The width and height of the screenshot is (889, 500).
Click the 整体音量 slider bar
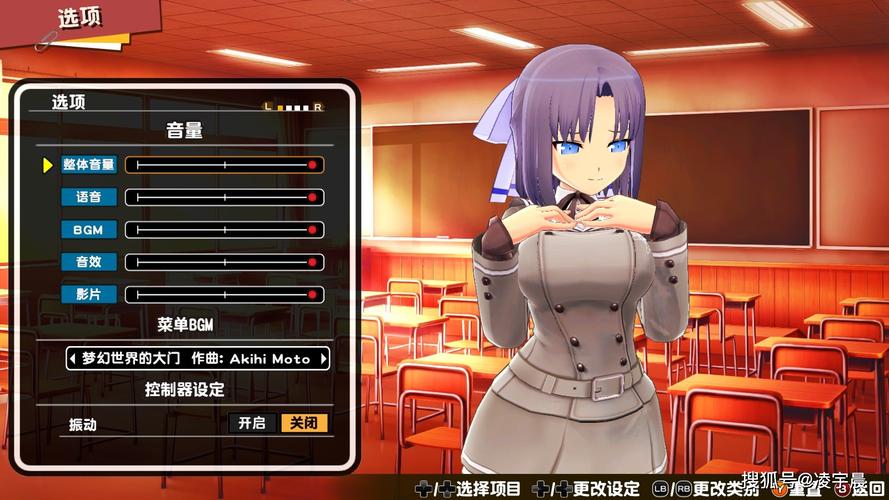[225, 165]
